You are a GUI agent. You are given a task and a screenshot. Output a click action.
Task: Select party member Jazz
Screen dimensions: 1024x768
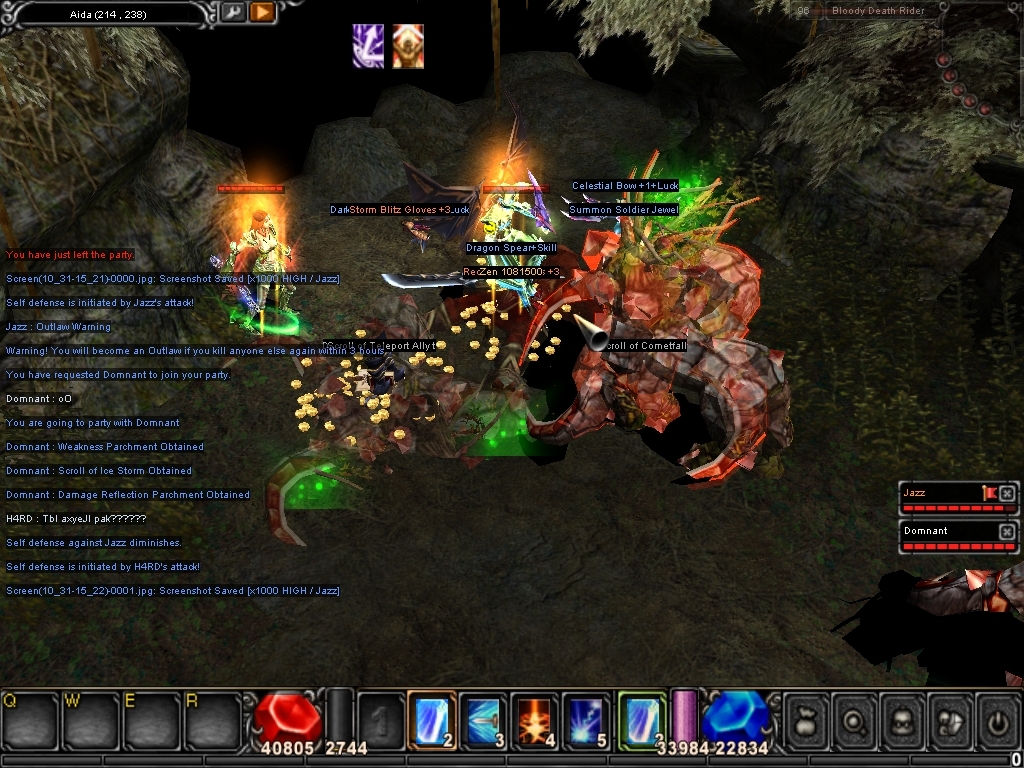point(940,494)
